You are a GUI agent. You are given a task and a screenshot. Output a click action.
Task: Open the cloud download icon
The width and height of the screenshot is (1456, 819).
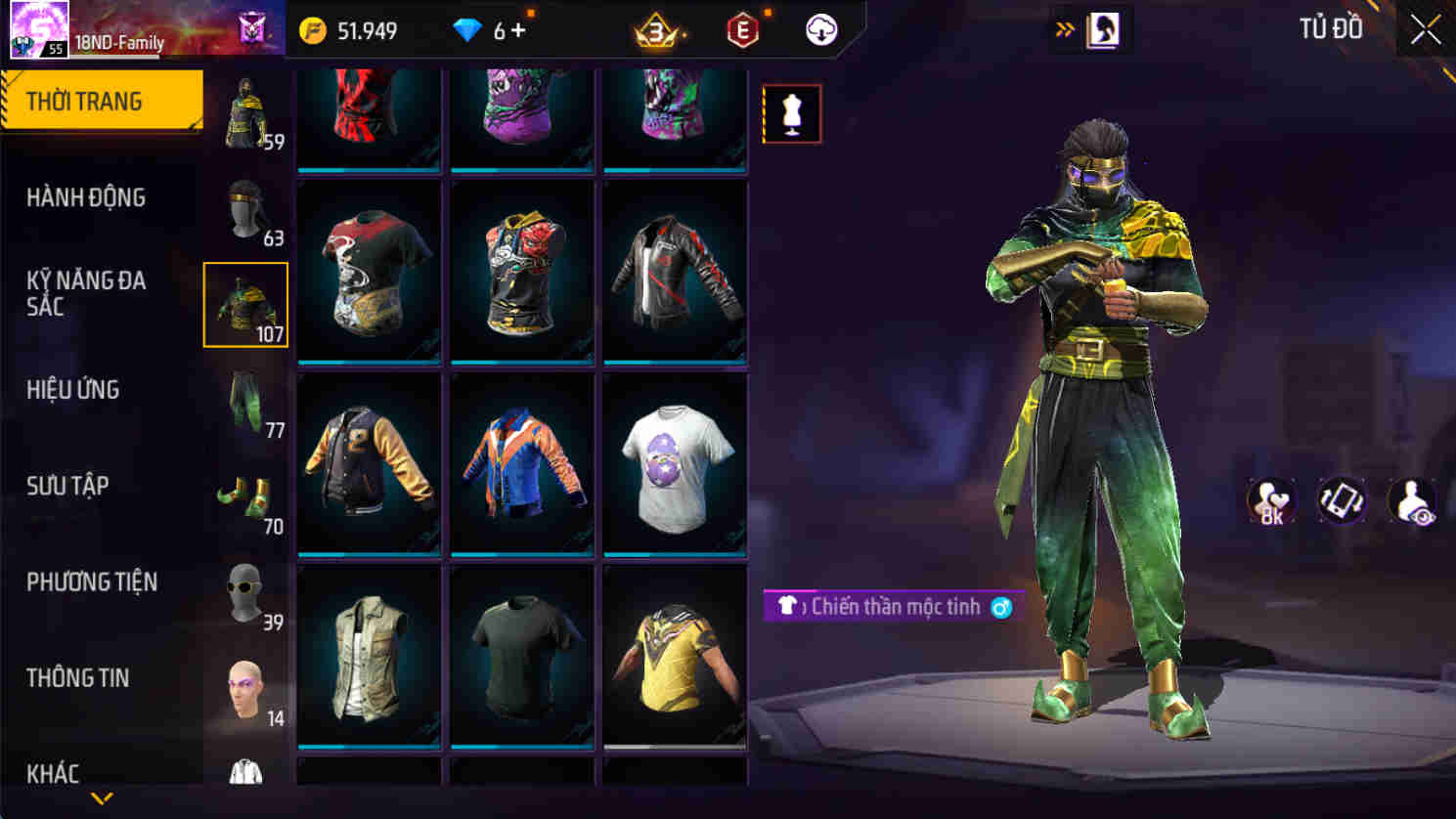[x=822, y=29]
